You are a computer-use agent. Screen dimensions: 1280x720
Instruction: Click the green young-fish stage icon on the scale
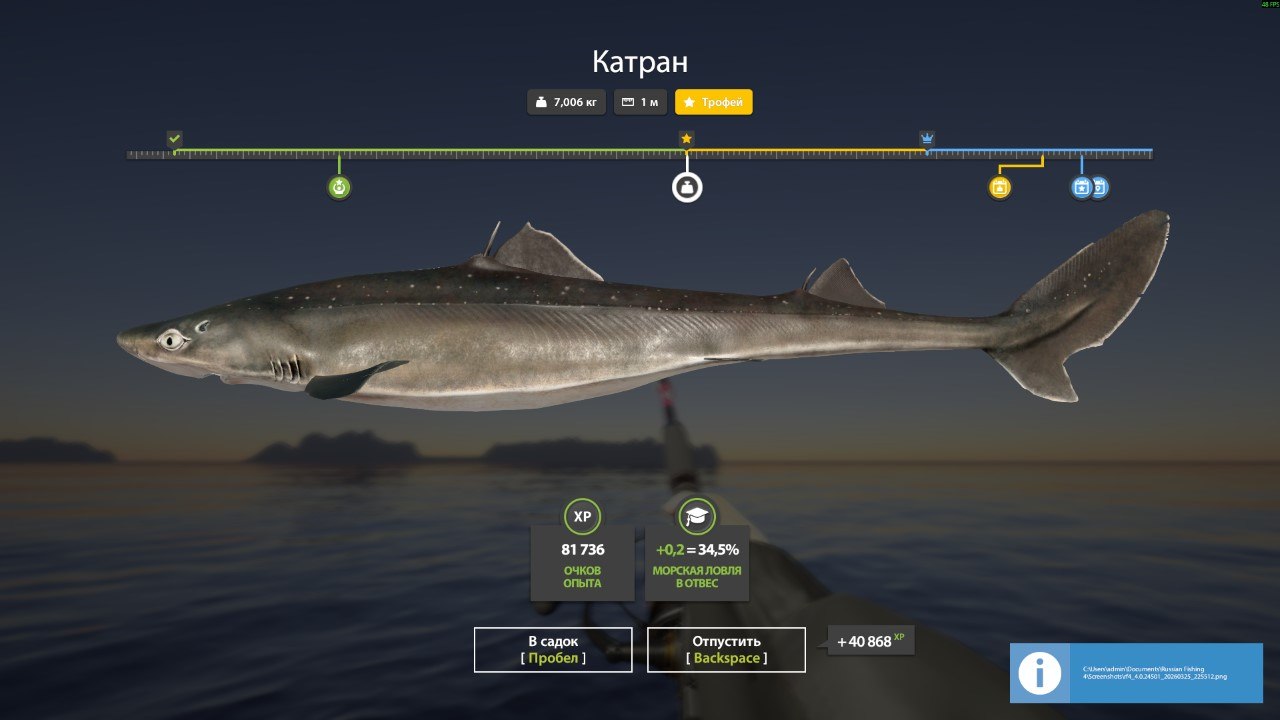[338, 186]
